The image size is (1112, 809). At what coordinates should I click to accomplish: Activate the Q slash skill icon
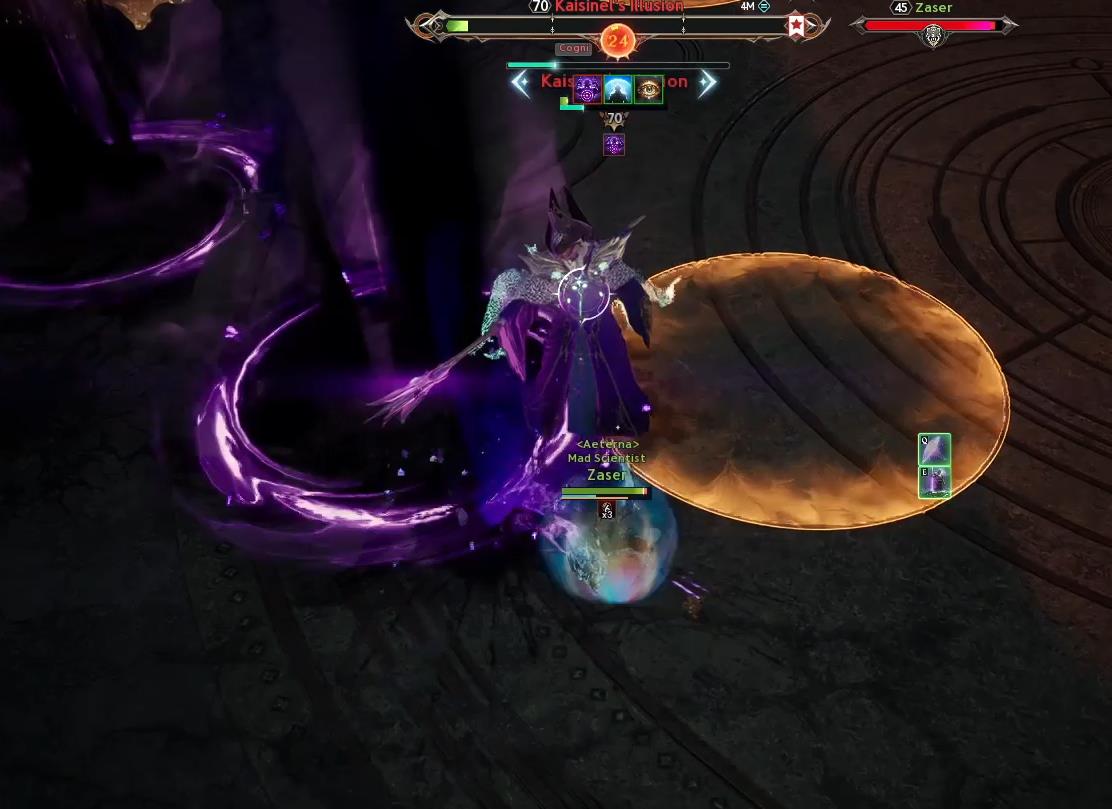[934, 449]
